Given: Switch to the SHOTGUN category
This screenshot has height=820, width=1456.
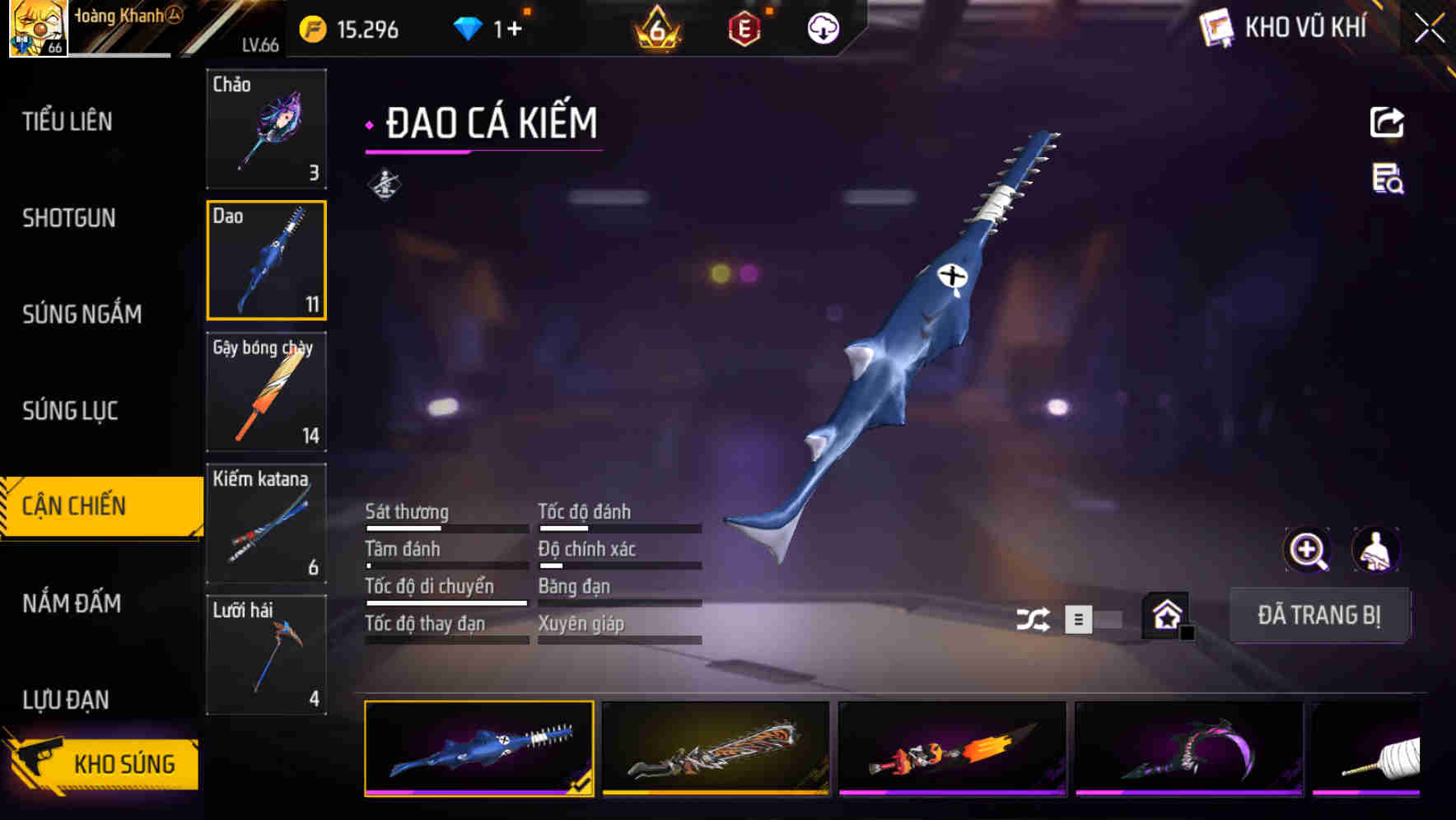Looking at the screenshot, I should point(70,218).
